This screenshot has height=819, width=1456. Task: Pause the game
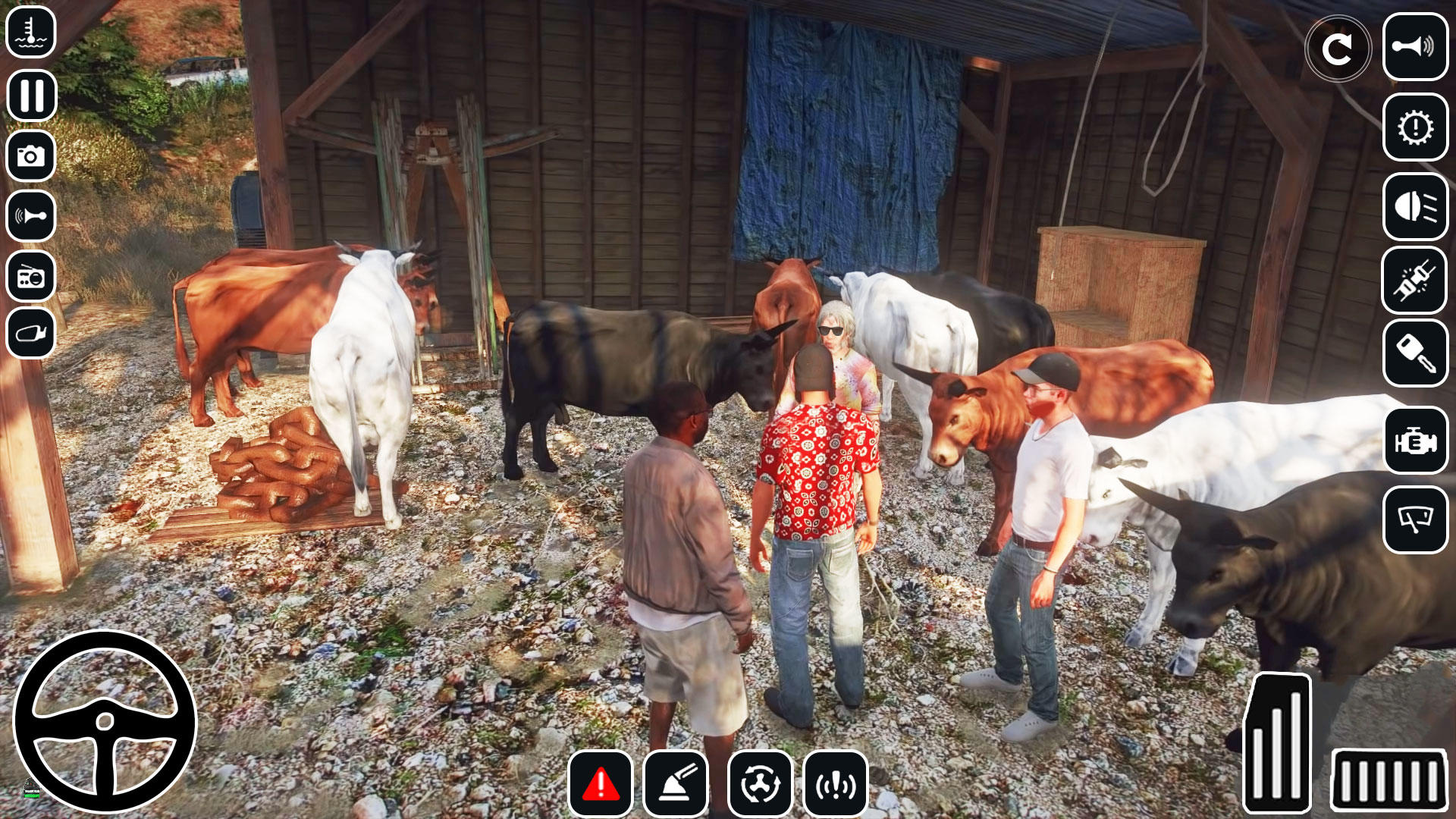pyautogui.click(x=32, y=96)
